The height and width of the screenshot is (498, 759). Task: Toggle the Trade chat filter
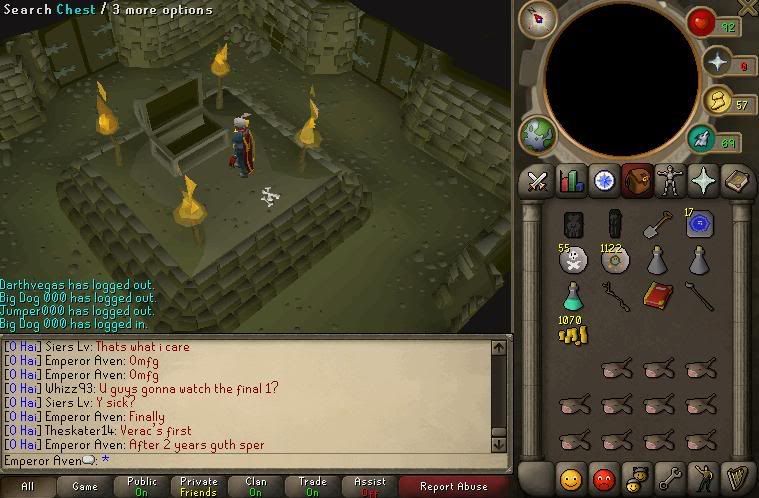pos(312,487)
